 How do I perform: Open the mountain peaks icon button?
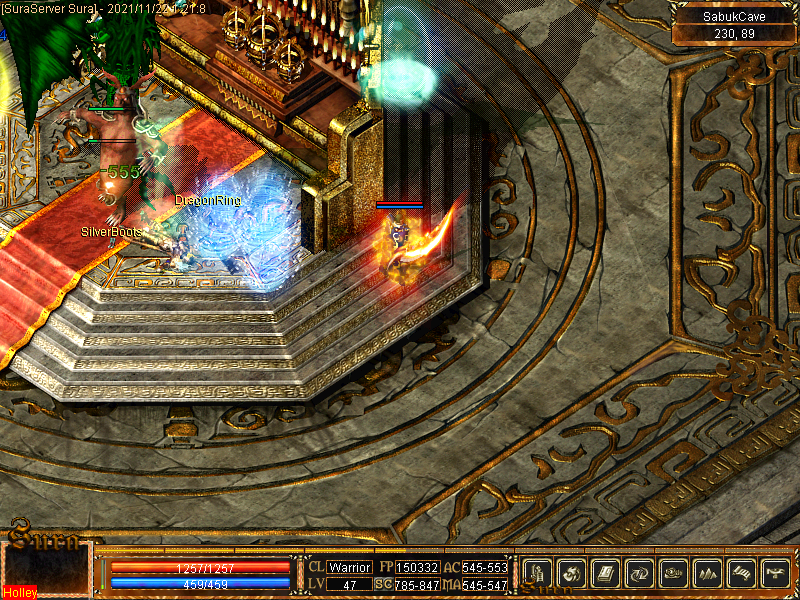(708, 573)
